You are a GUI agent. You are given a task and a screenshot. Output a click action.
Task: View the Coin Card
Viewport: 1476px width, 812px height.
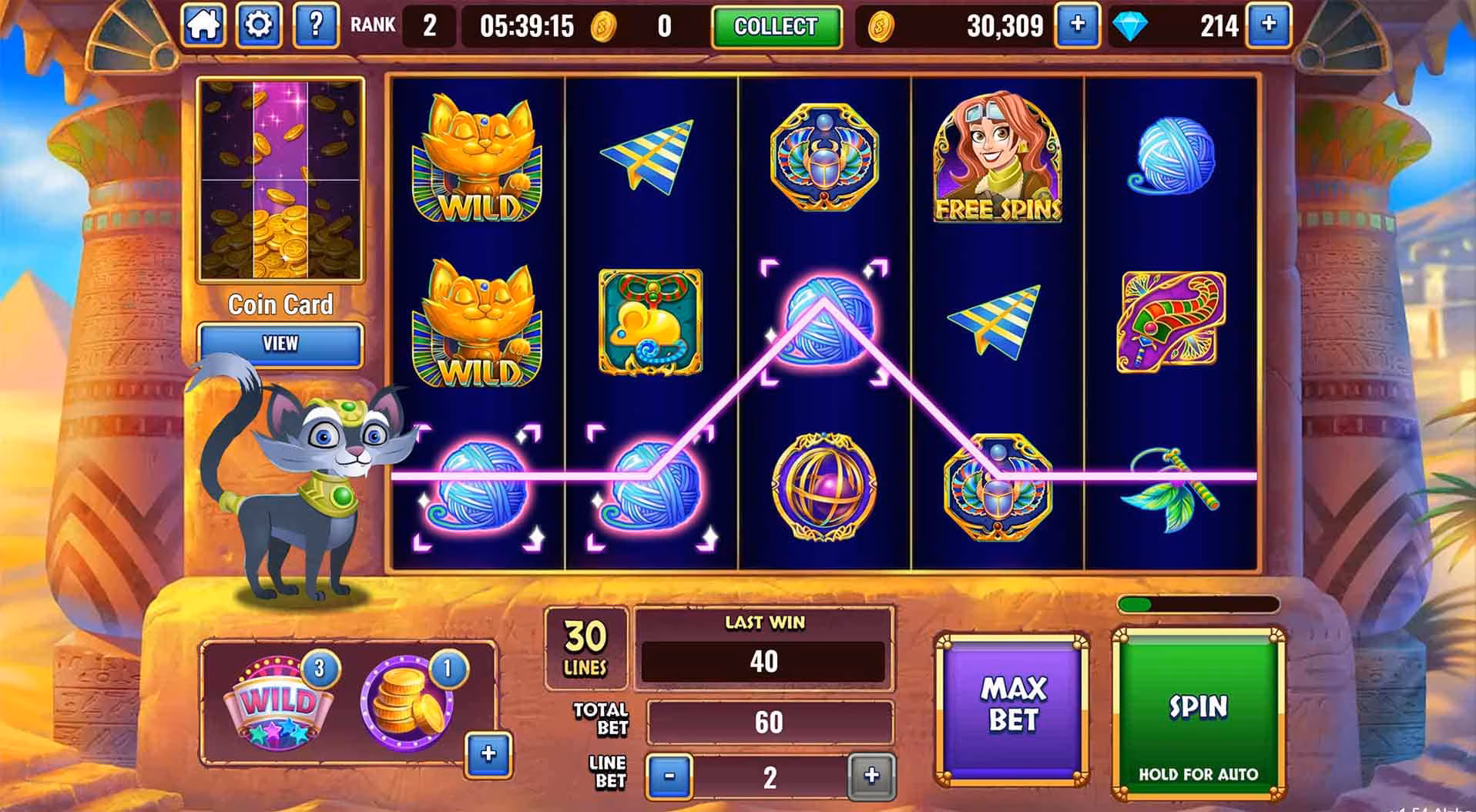click(x=280, y=344)
